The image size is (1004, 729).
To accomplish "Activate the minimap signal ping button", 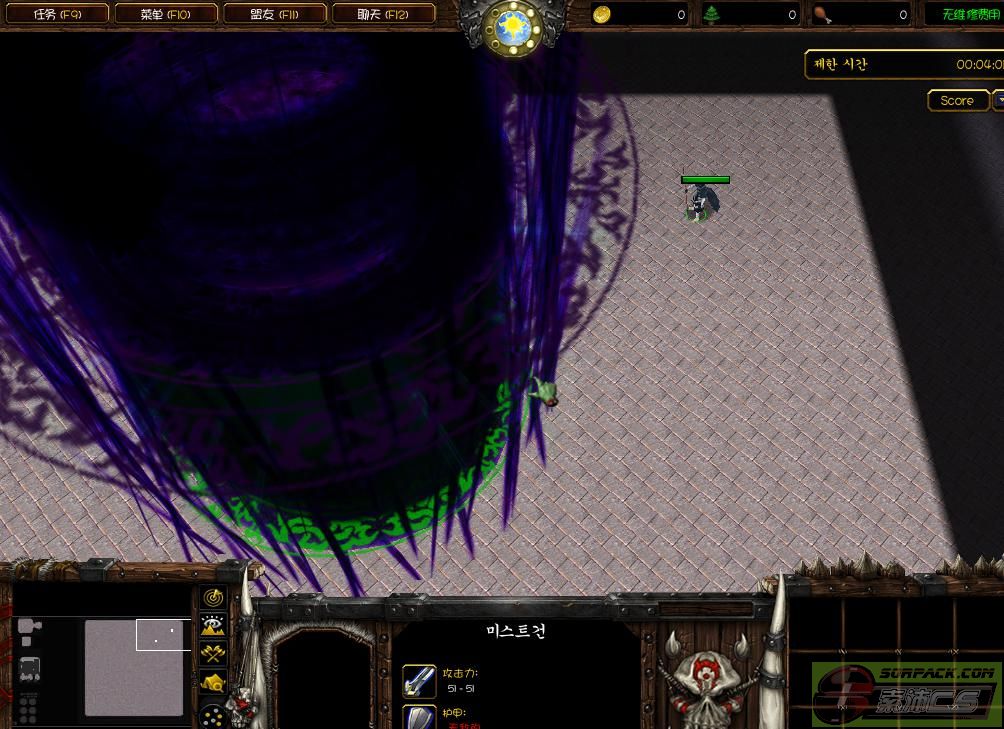I will tap(213, 598).
